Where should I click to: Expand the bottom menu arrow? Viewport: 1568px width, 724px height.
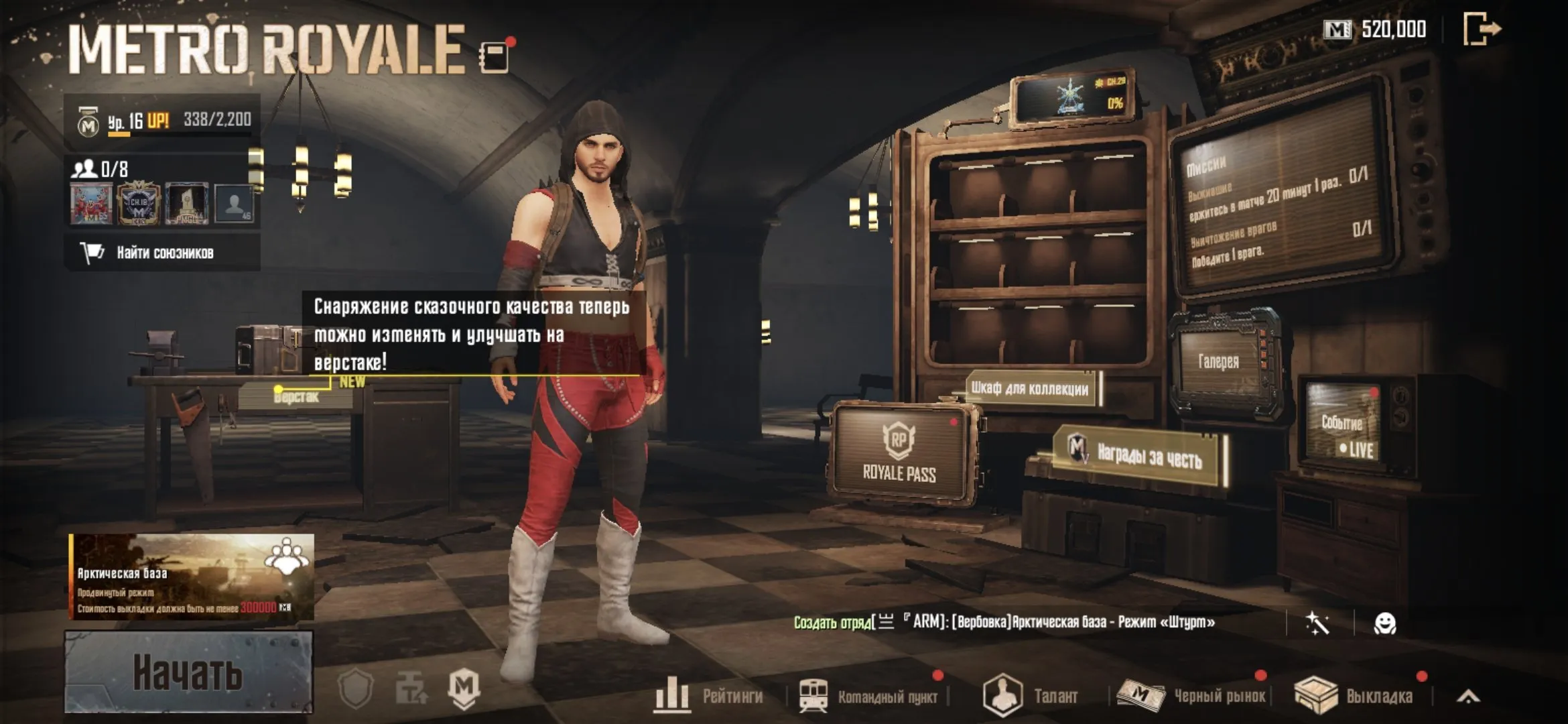[1467, 697]
